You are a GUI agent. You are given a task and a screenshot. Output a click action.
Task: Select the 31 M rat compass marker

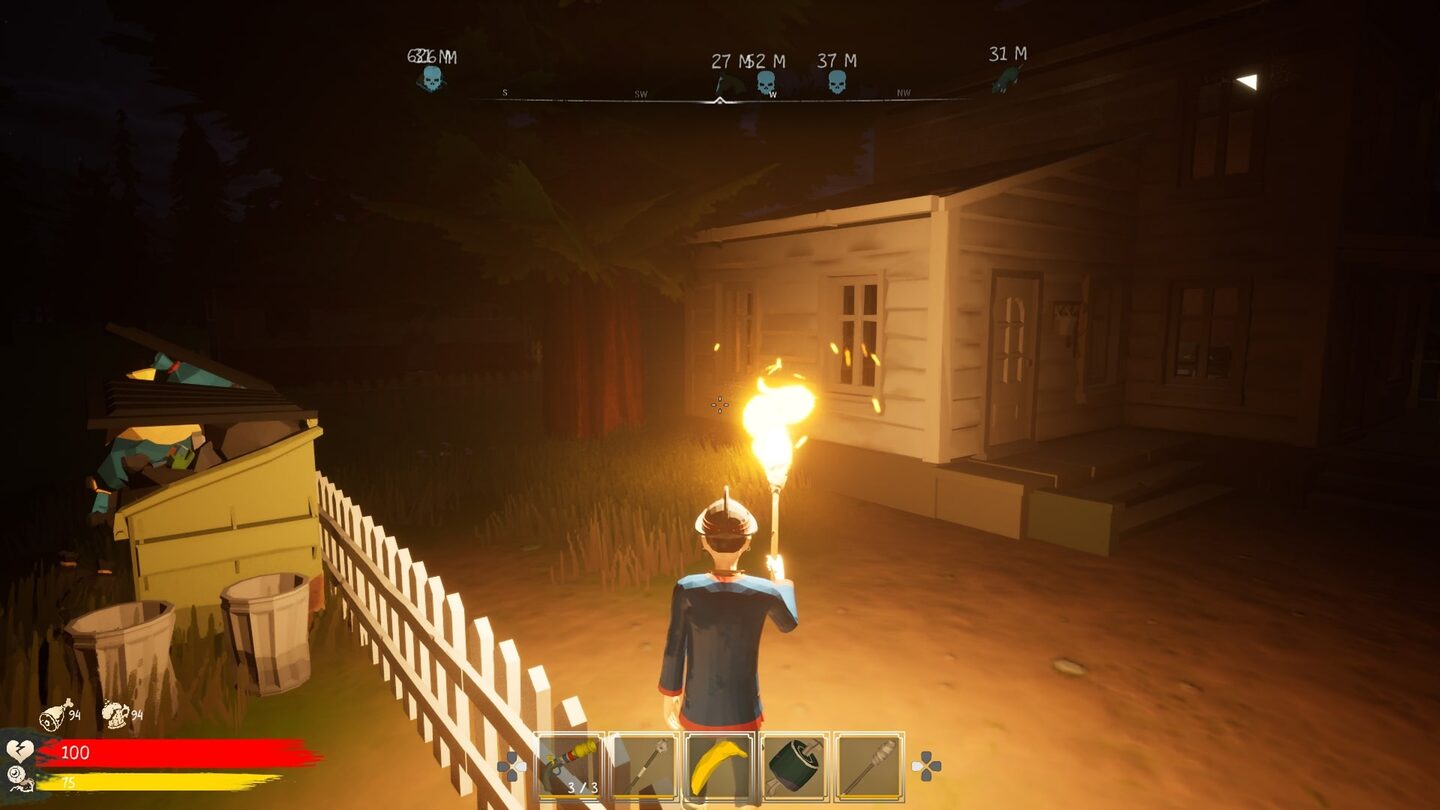coord(1005,79)
